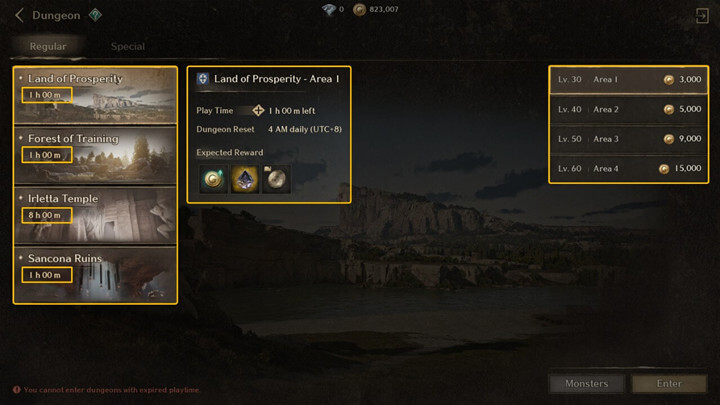Image resolution: width=720 pixels, height=405 pixels.
Task: Switch to the Special dungeon tab
Action: pos(127,46)
